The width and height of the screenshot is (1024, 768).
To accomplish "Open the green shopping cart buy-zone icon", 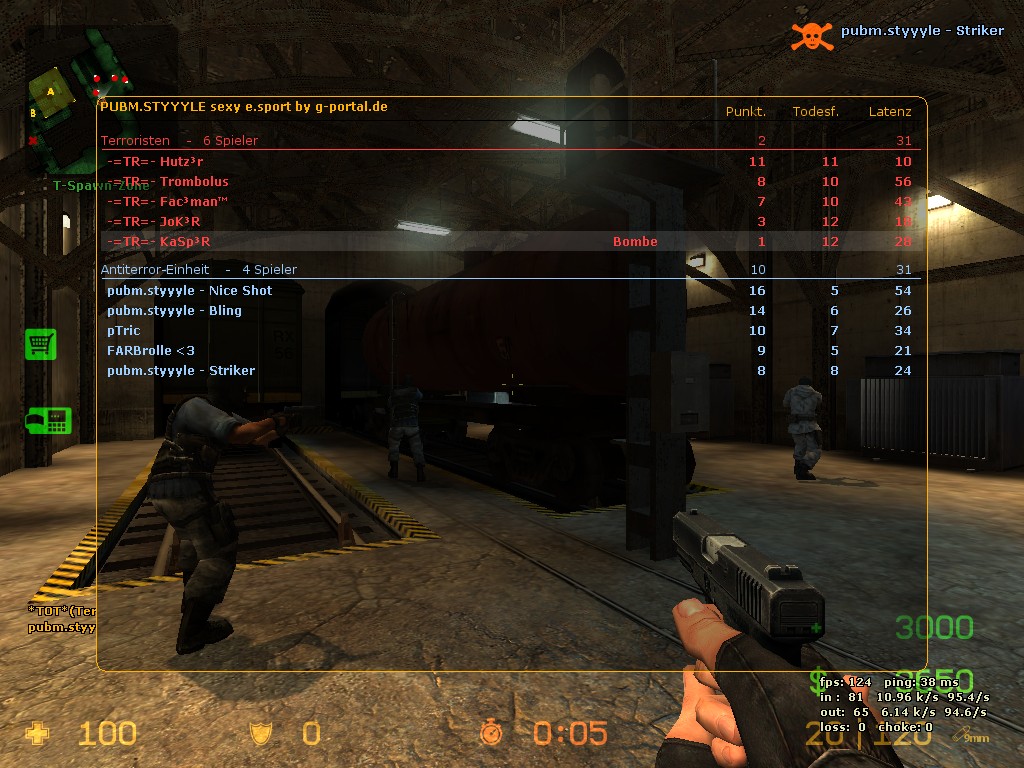I will point(40,344).
